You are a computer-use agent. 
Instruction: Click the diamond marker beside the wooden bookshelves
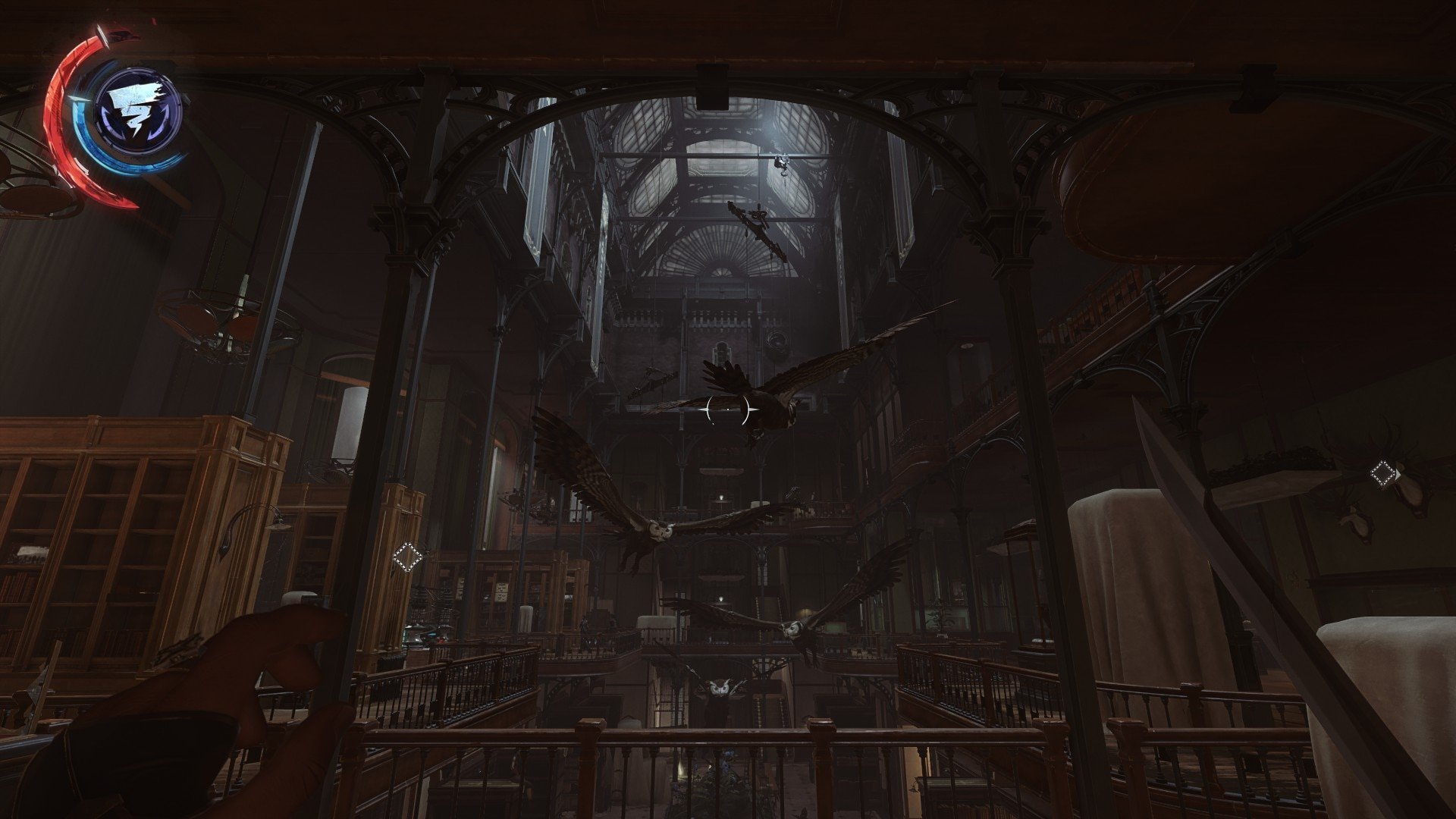click(407, 557)
